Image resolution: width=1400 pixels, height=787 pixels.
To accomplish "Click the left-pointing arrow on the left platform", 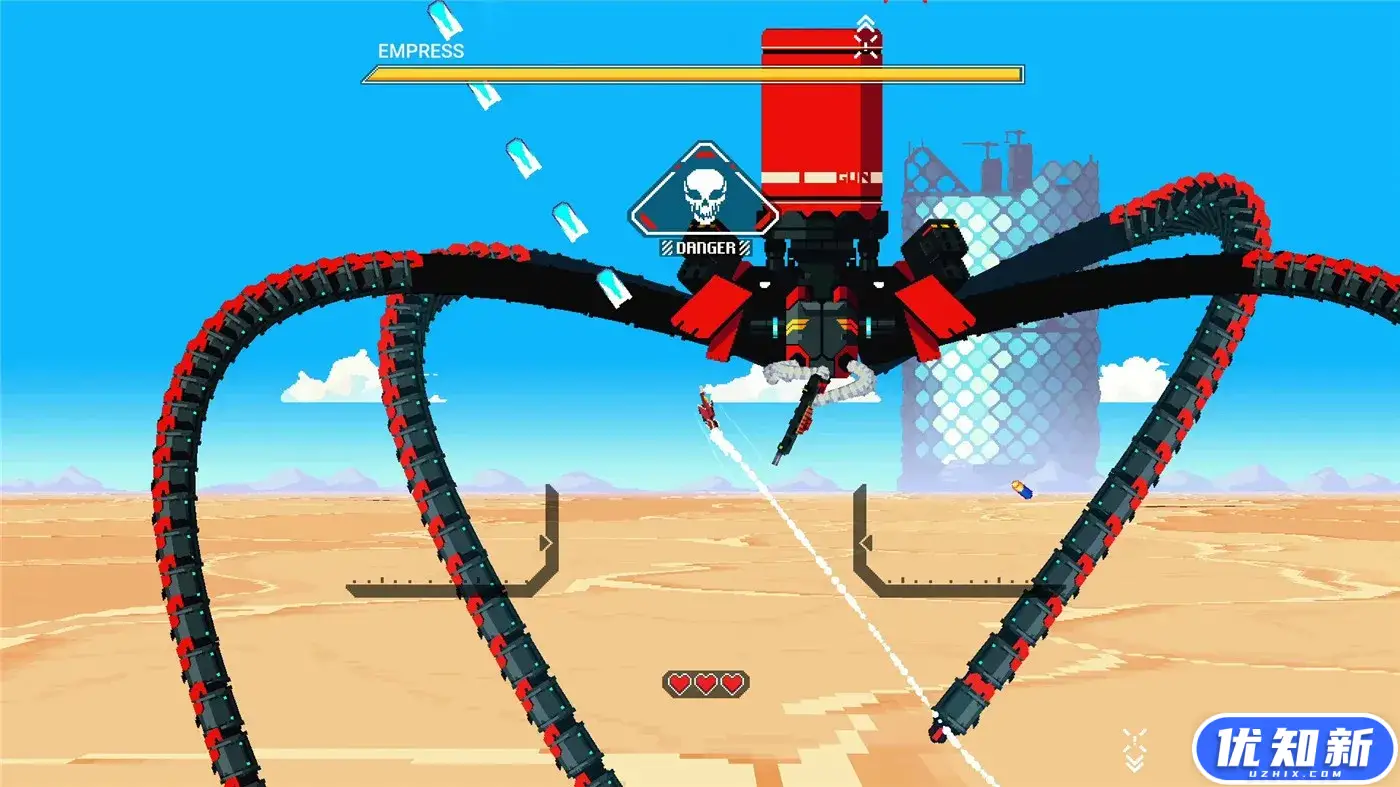I will pyautogui.click(x=546, y=544).
